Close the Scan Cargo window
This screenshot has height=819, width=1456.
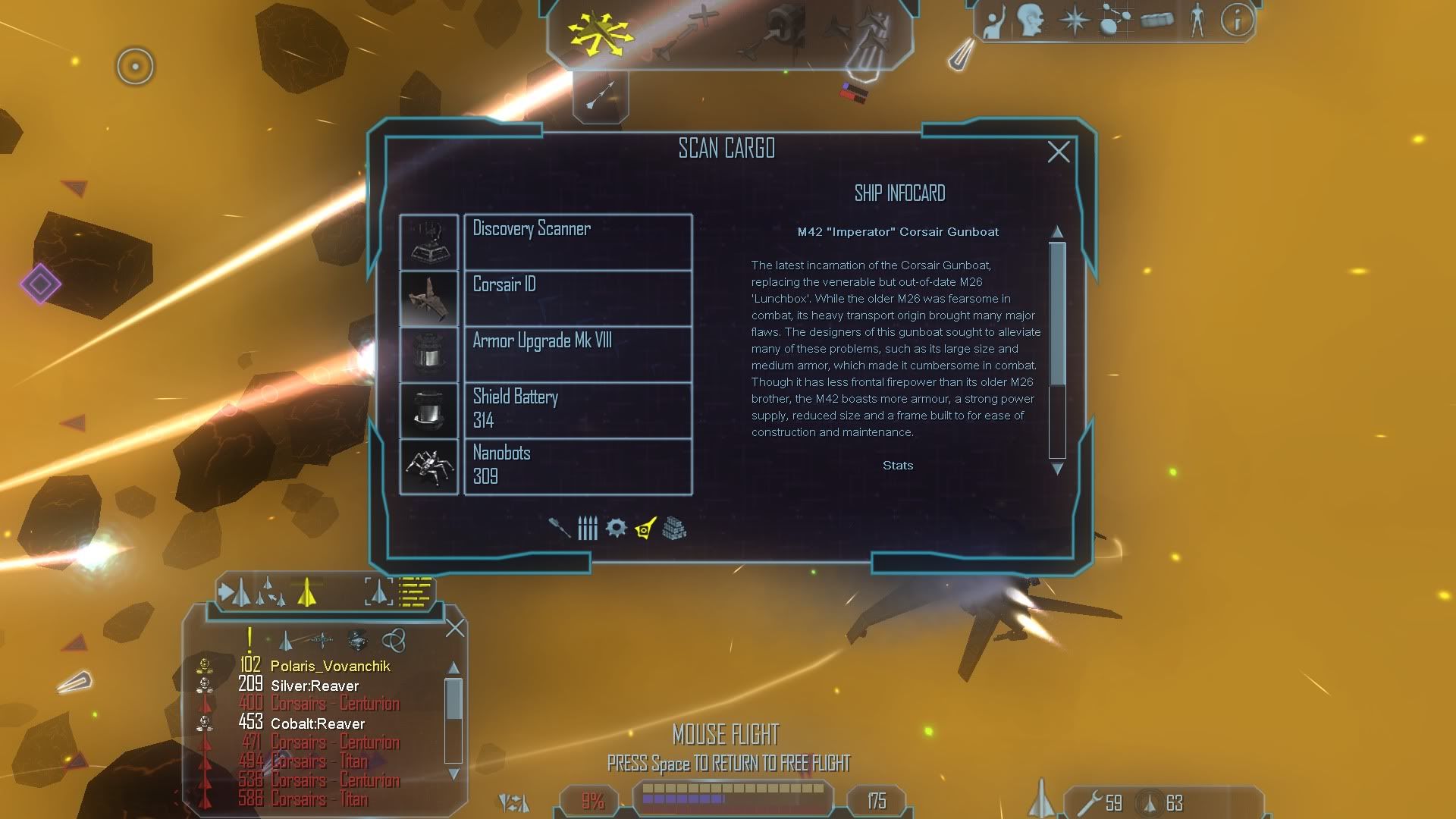[x=1058, y=152]
